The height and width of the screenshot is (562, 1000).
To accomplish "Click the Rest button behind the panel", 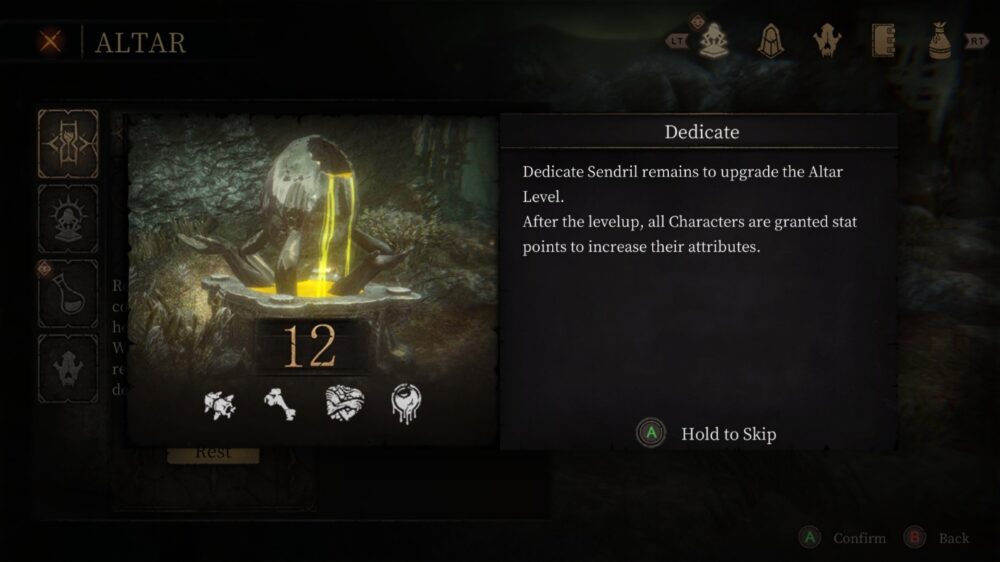I will pyautogui.click(x=213, y=453).
